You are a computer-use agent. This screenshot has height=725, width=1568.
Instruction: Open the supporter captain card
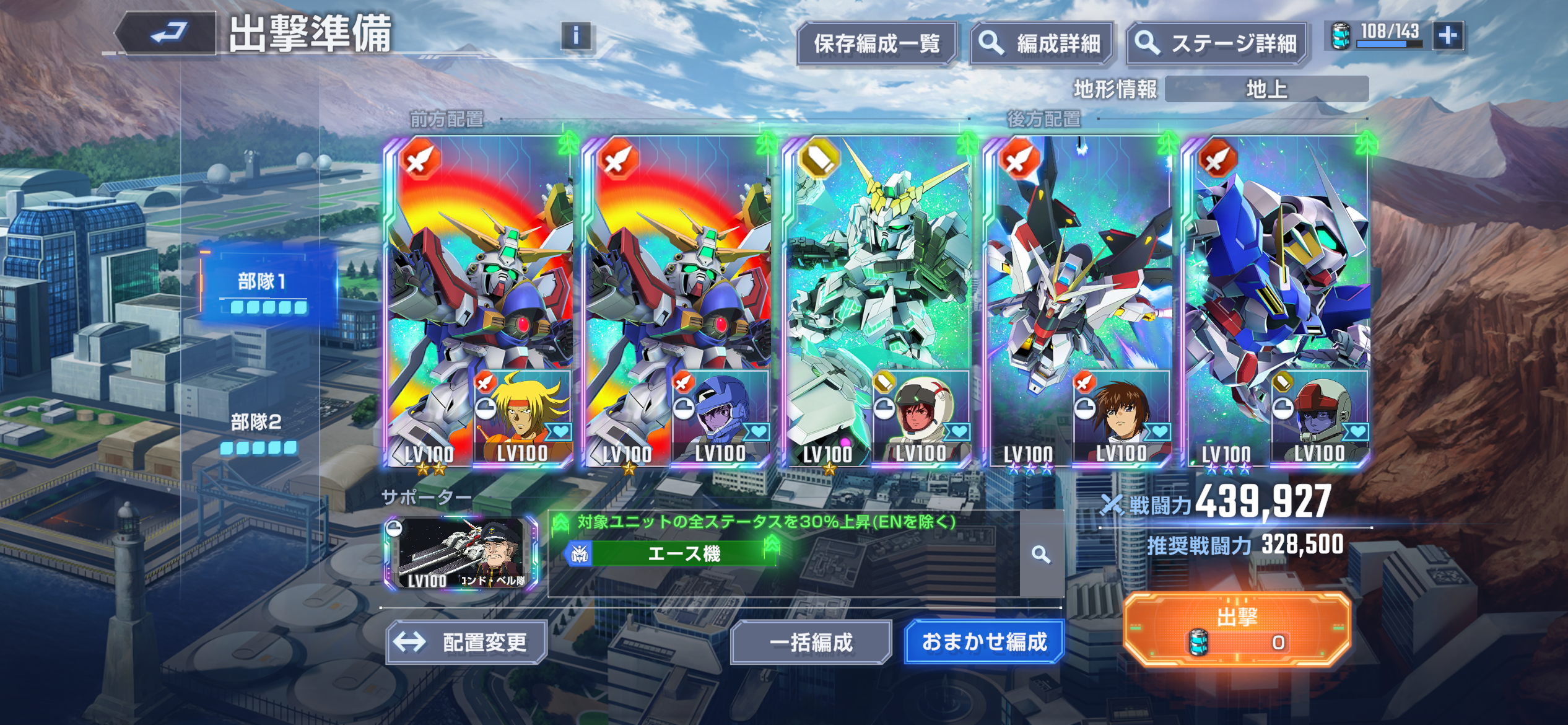tap(461, 553)
